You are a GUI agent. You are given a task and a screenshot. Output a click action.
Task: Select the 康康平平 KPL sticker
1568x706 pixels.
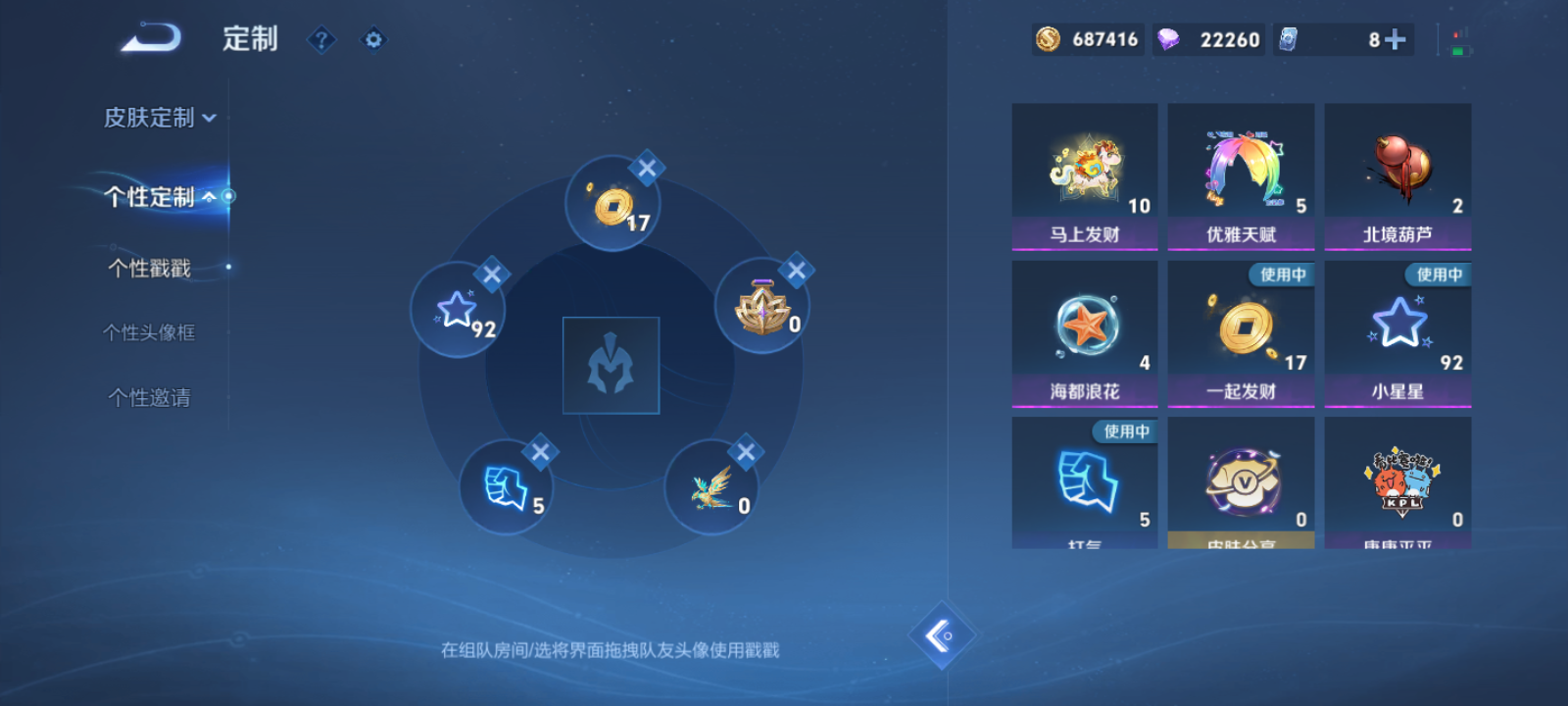[x=1397, y=480]
